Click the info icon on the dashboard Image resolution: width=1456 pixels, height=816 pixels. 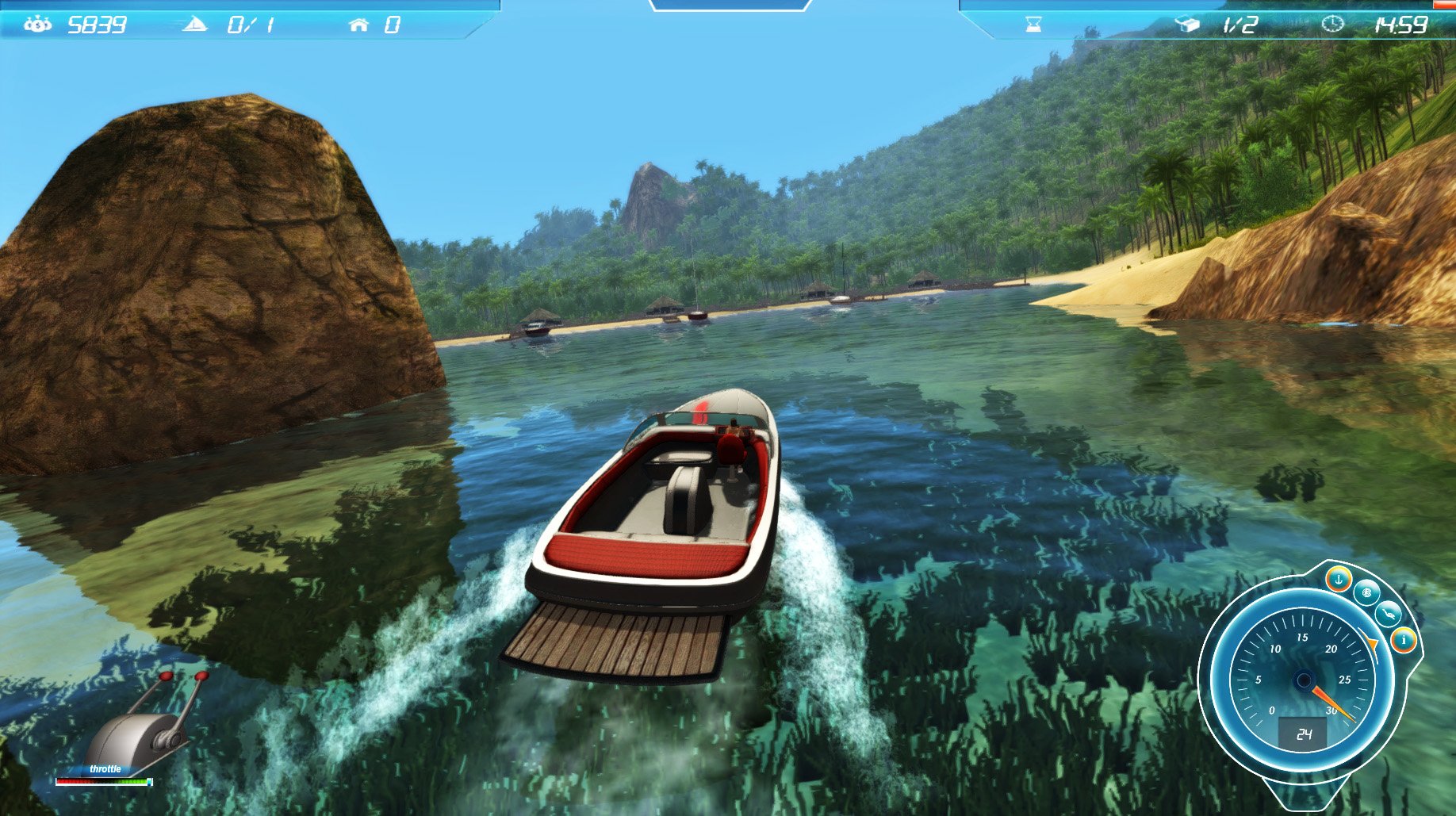[x=1404, y=639]
